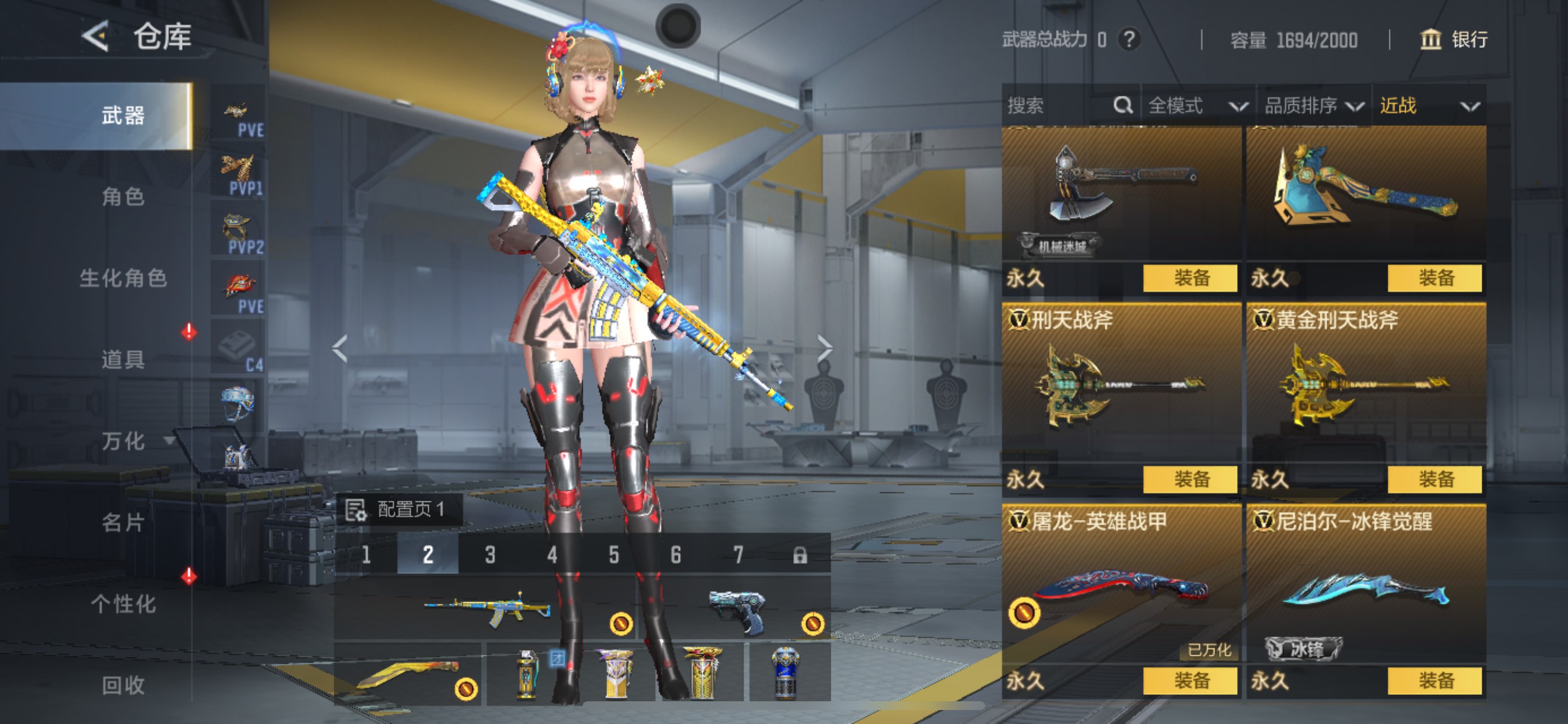Select the 屠龙-英雄战甲 weapon card

tap(1120, 584)
